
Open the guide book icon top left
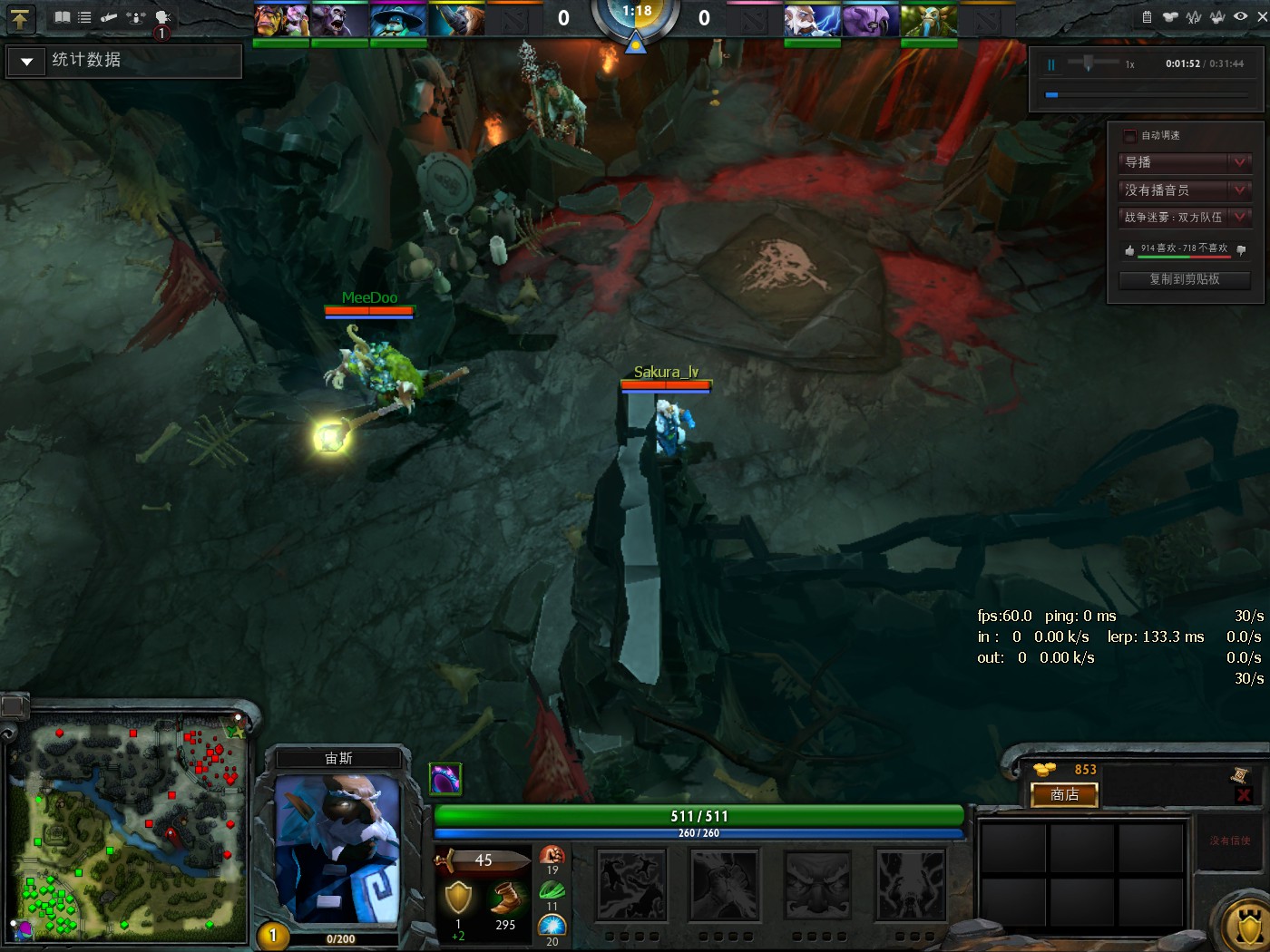(x=62, y=16)
